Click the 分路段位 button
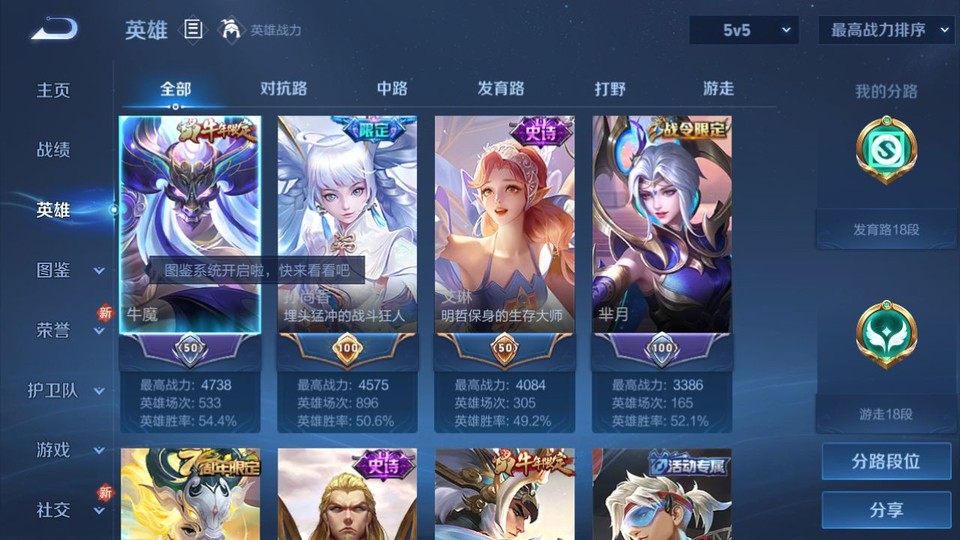960x540 pixels. click(886, 462)
